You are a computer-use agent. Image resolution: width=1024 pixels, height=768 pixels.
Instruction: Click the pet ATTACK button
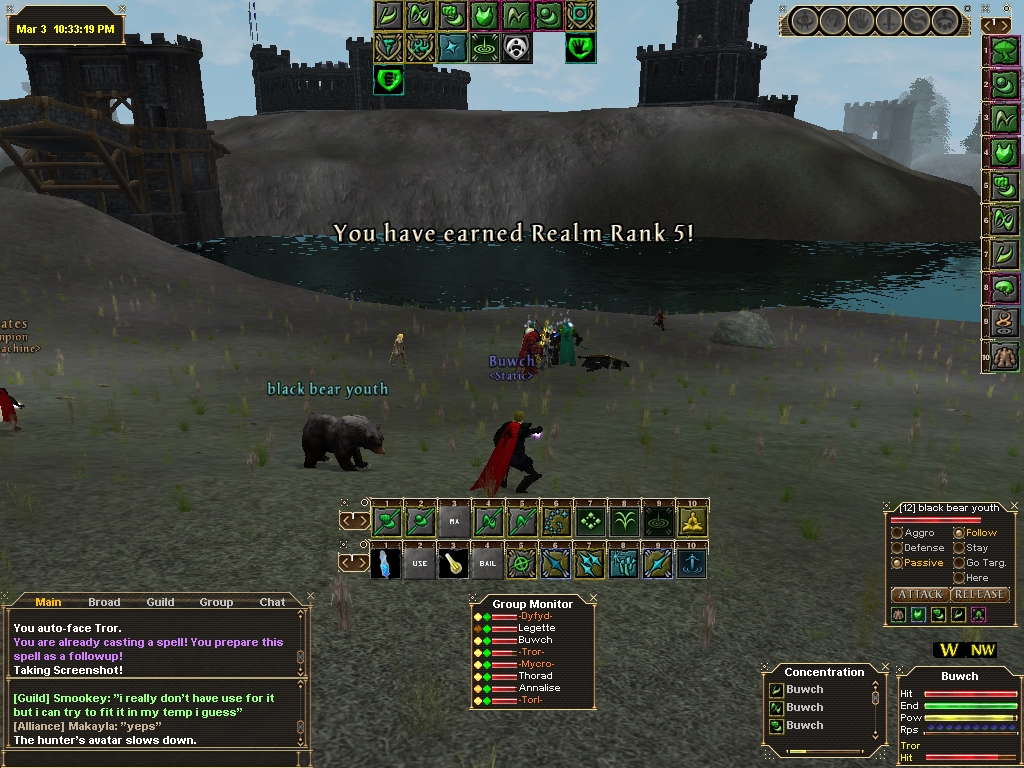[x=919, y=594]
